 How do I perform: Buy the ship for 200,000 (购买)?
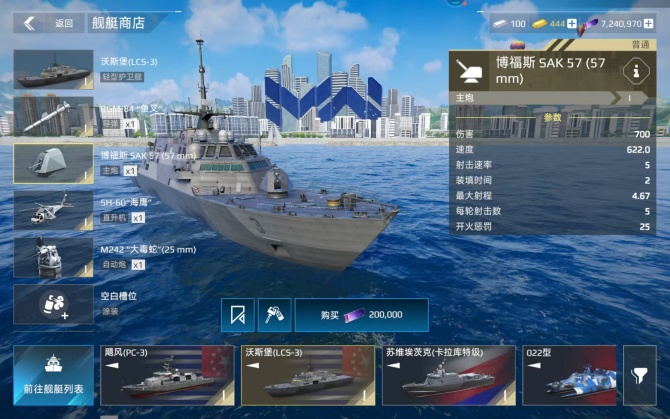coord(360,315)
